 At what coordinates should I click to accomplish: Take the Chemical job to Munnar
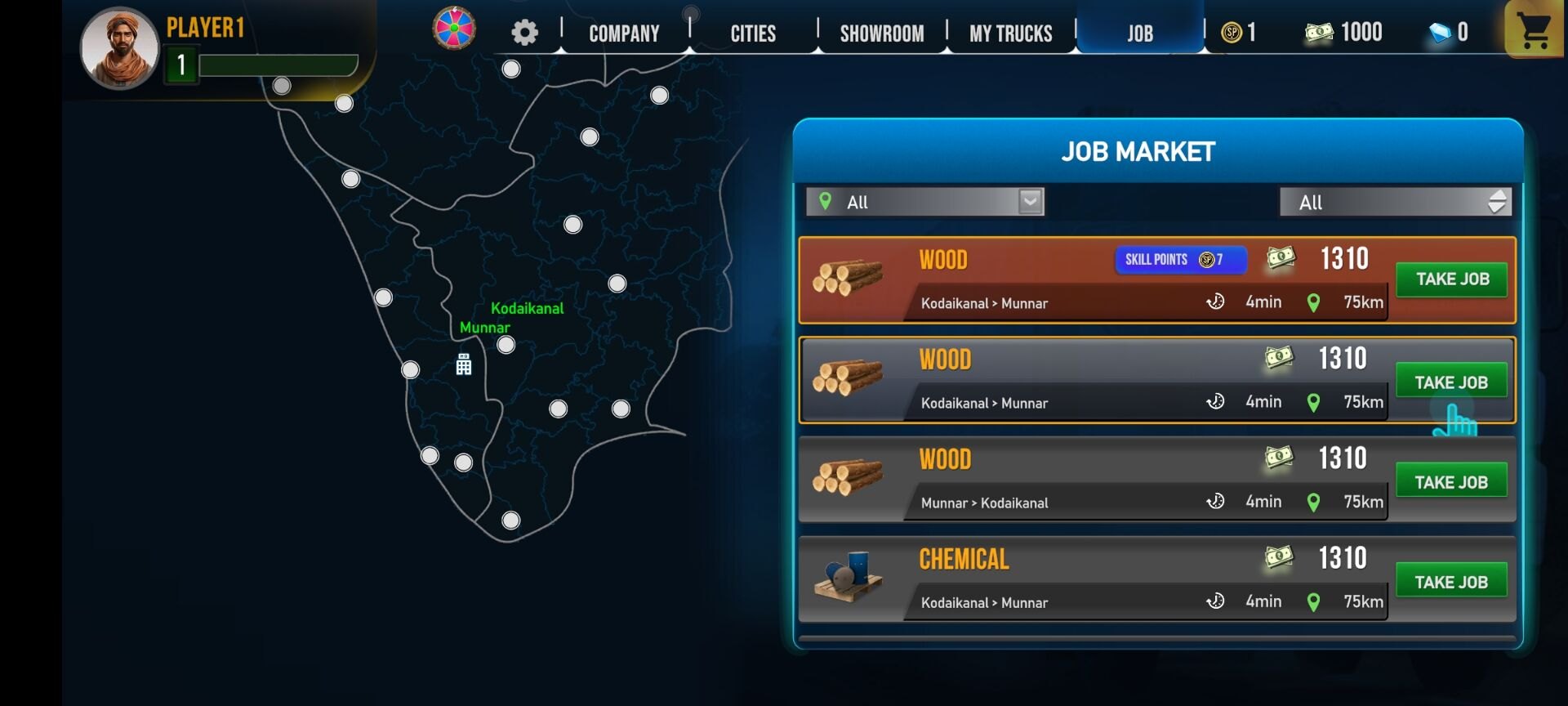click(x=1451, y=582)
